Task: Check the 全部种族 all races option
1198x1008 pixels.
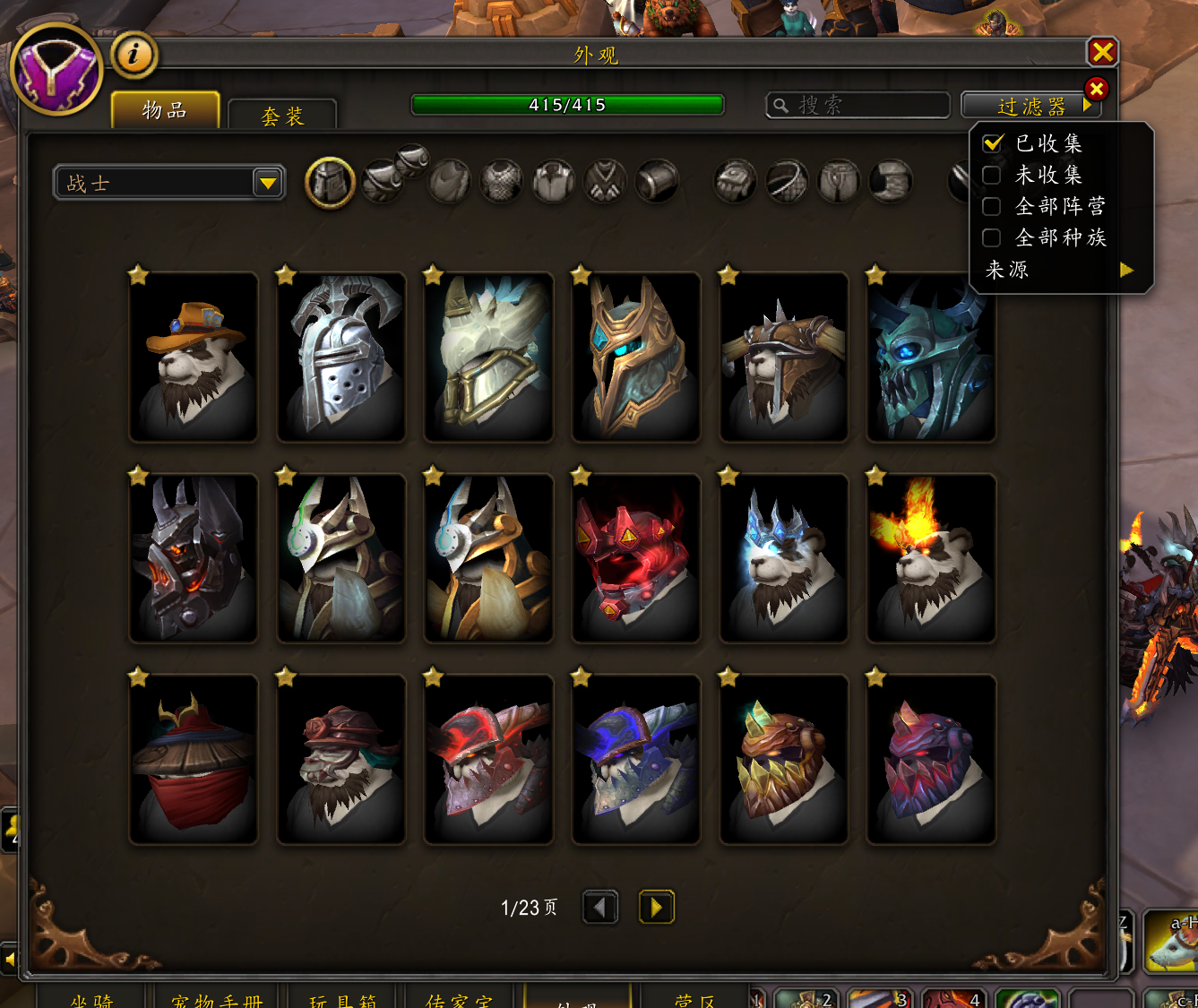Action: (x=992, y=237)
